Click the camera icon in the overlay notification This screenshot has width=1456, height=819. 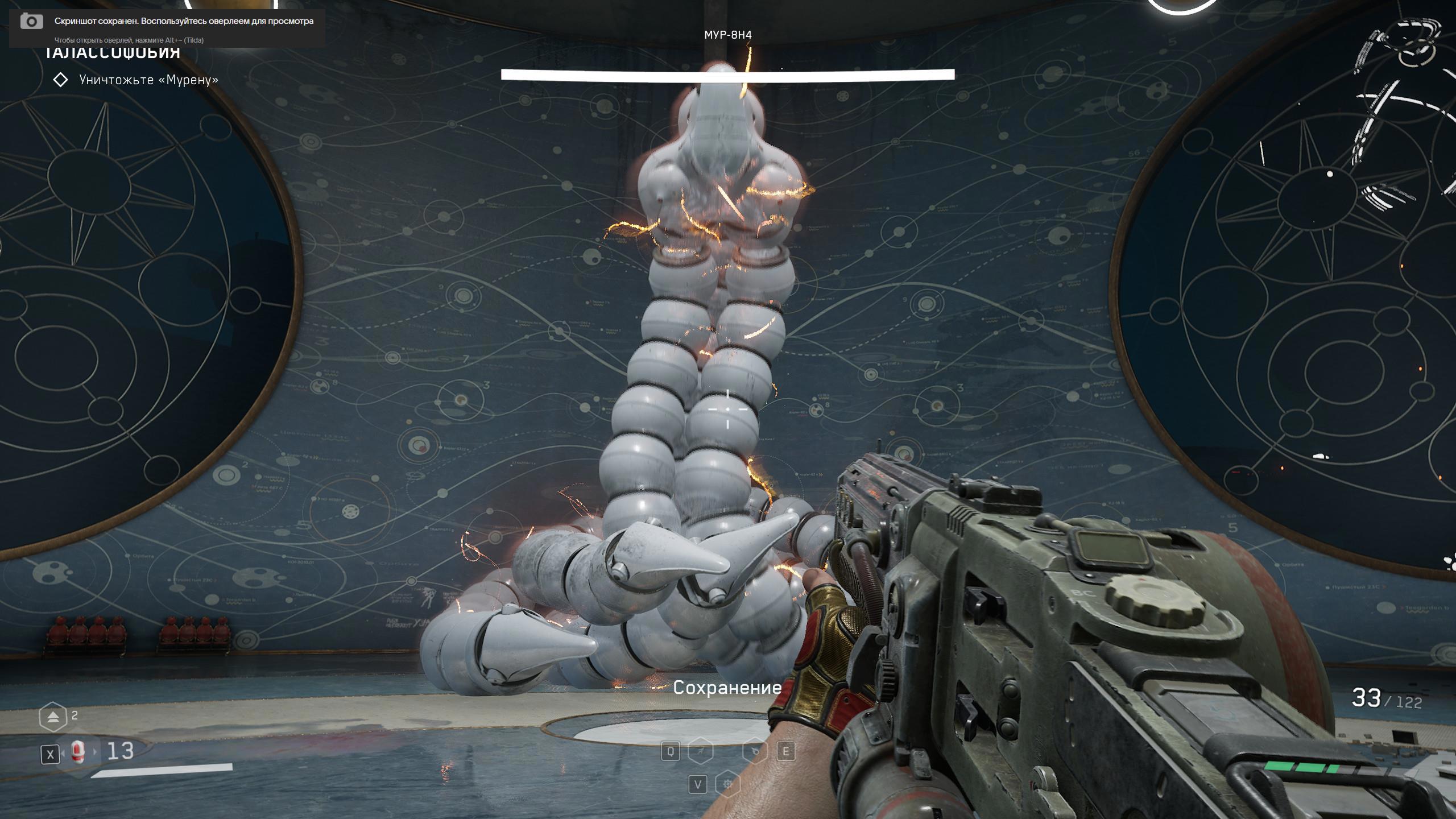coord(32,22)
